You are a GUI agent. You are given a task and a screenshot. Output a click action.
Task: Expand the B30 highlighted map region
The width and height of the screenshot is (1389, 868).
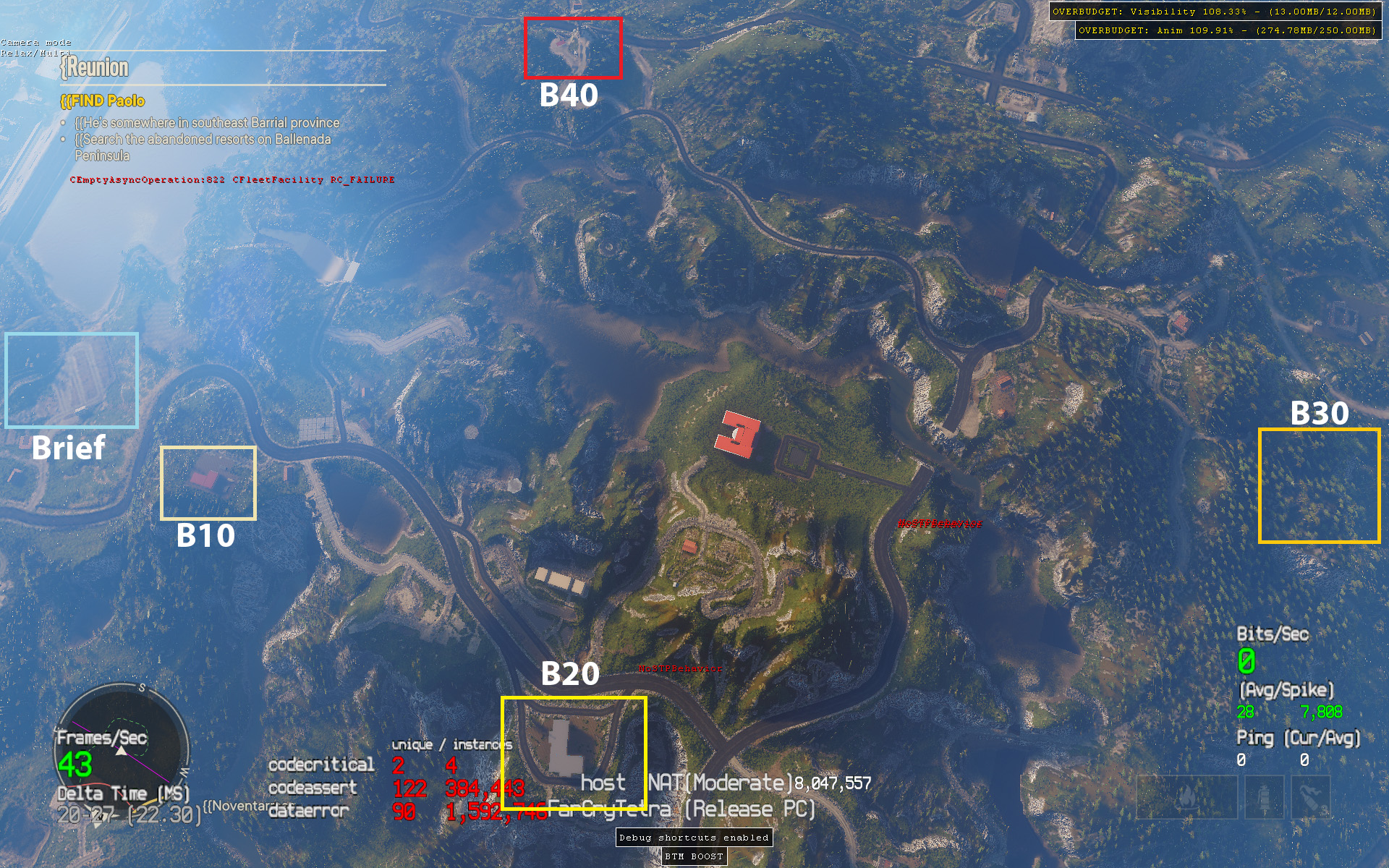tap(1320, 486)
